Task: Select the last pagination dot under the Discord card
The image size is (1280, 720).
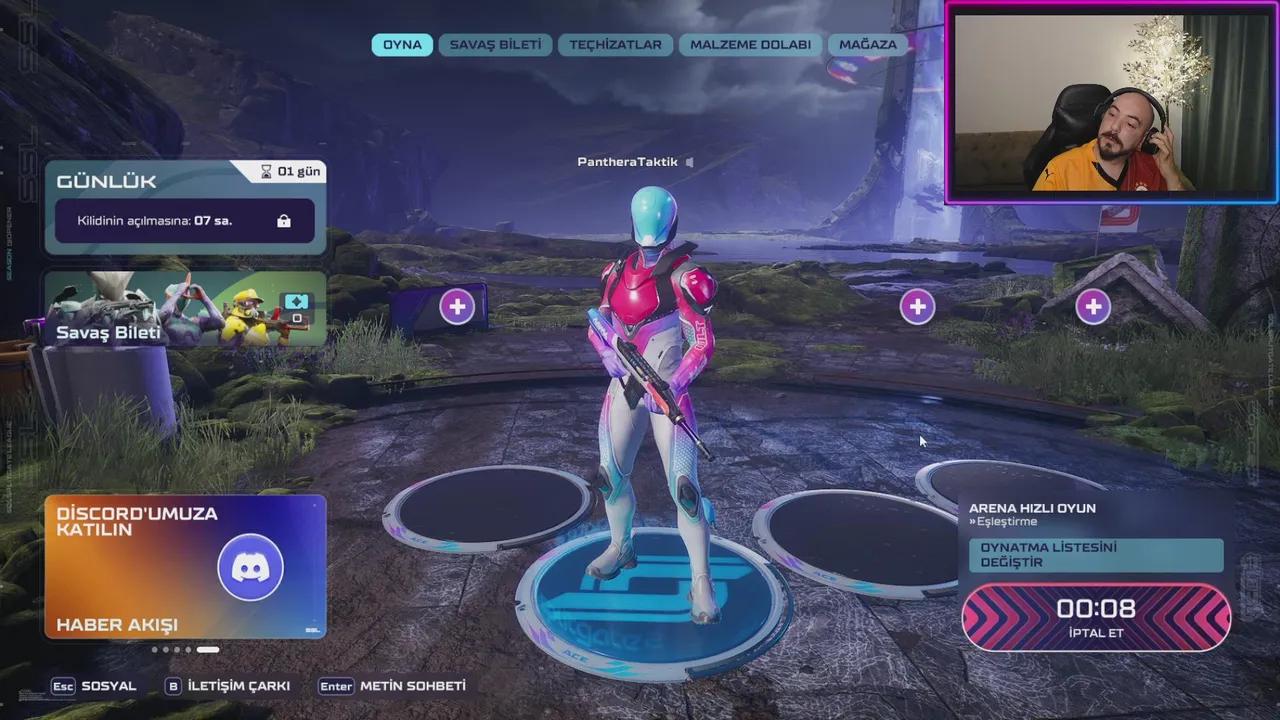Action: point(208,649)
